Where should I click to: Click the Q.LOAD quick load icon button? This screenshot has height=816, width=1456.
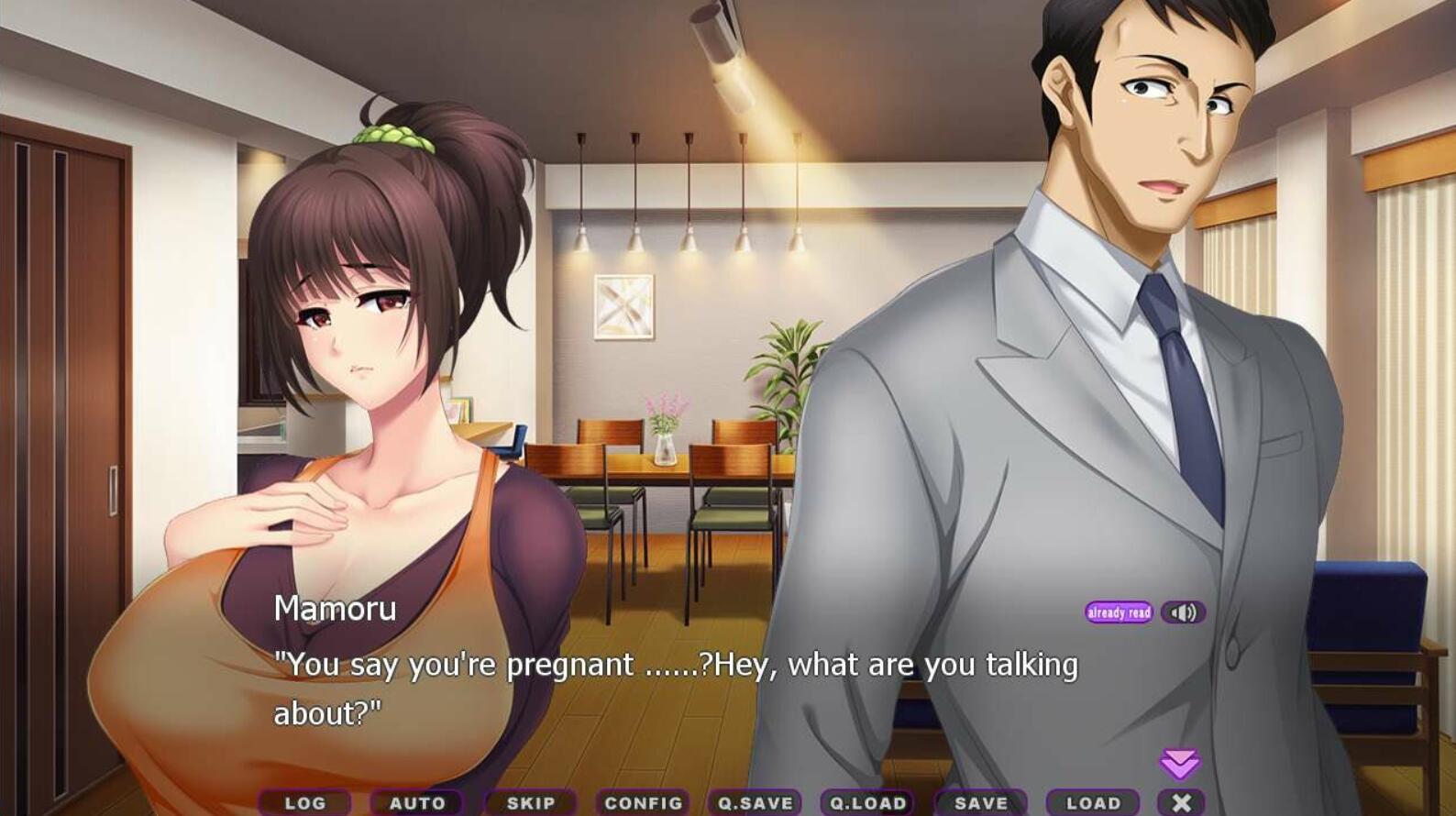tap(866, 802)
